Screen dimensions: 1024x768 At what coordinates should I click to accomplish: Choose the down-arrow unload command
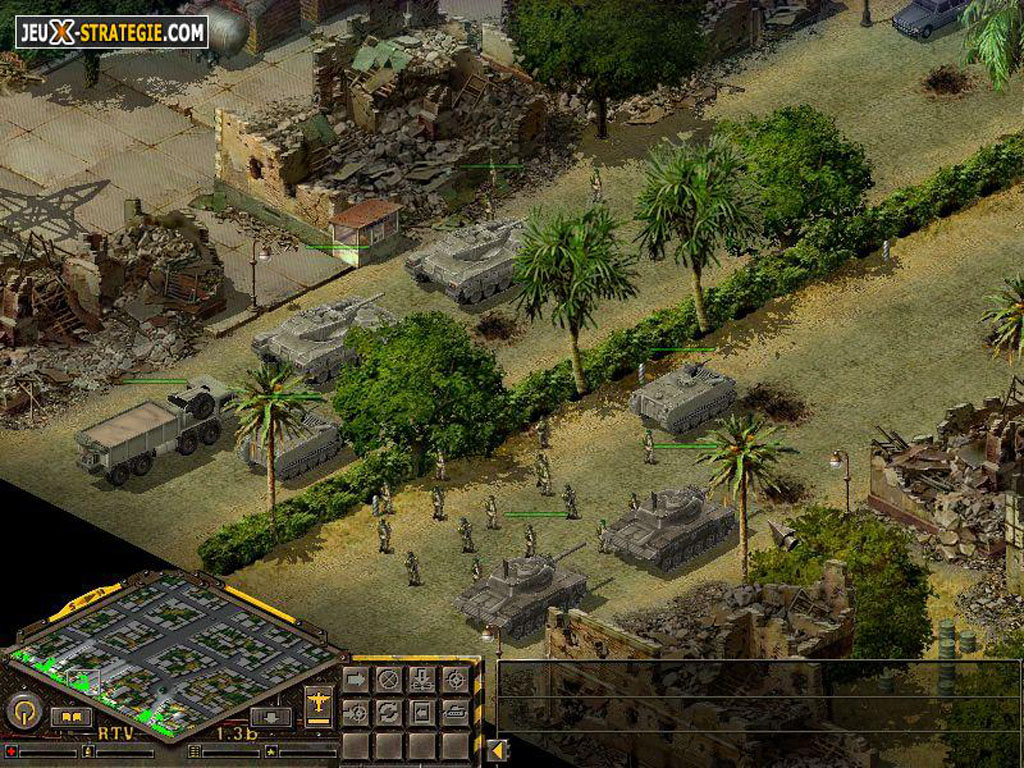[x=422, y=680]
